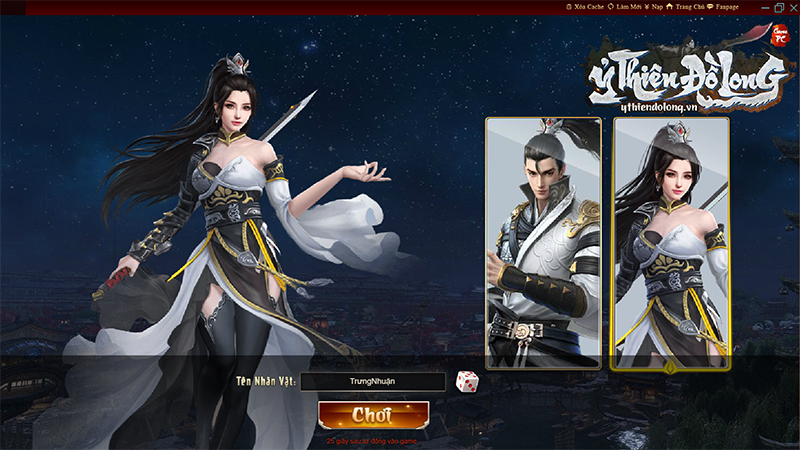Select the male character portrait
800x450 pixels.
pyautogui.click(x=543, y=243)
